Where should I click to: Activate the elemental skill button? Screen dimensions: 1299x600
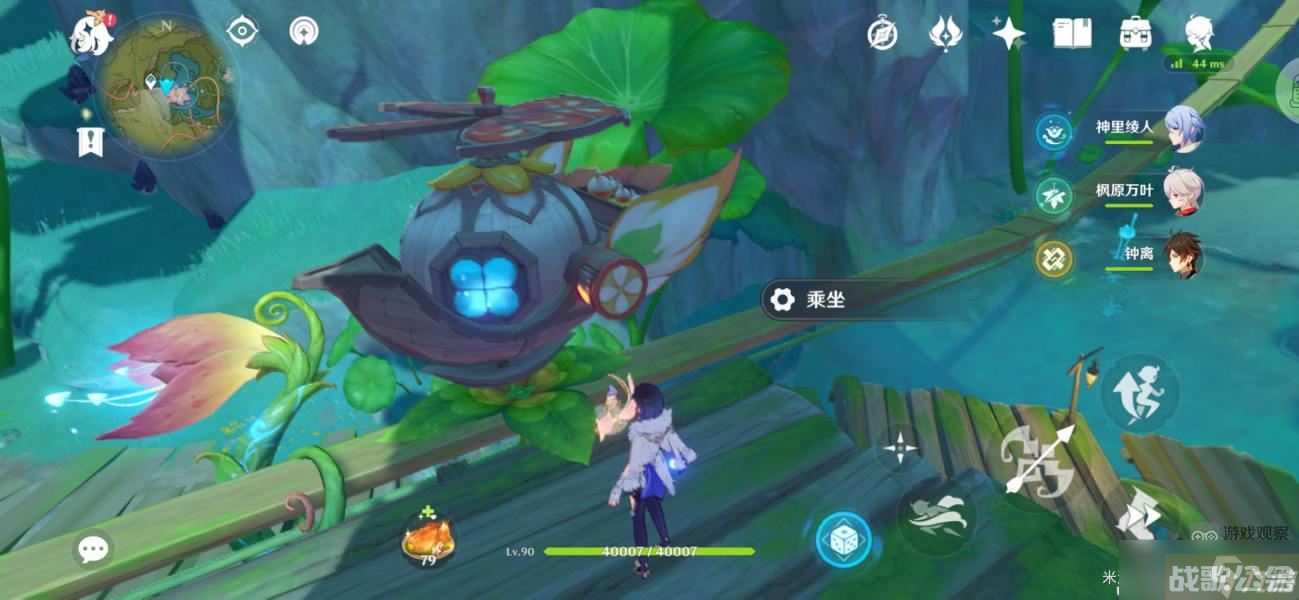936,517
